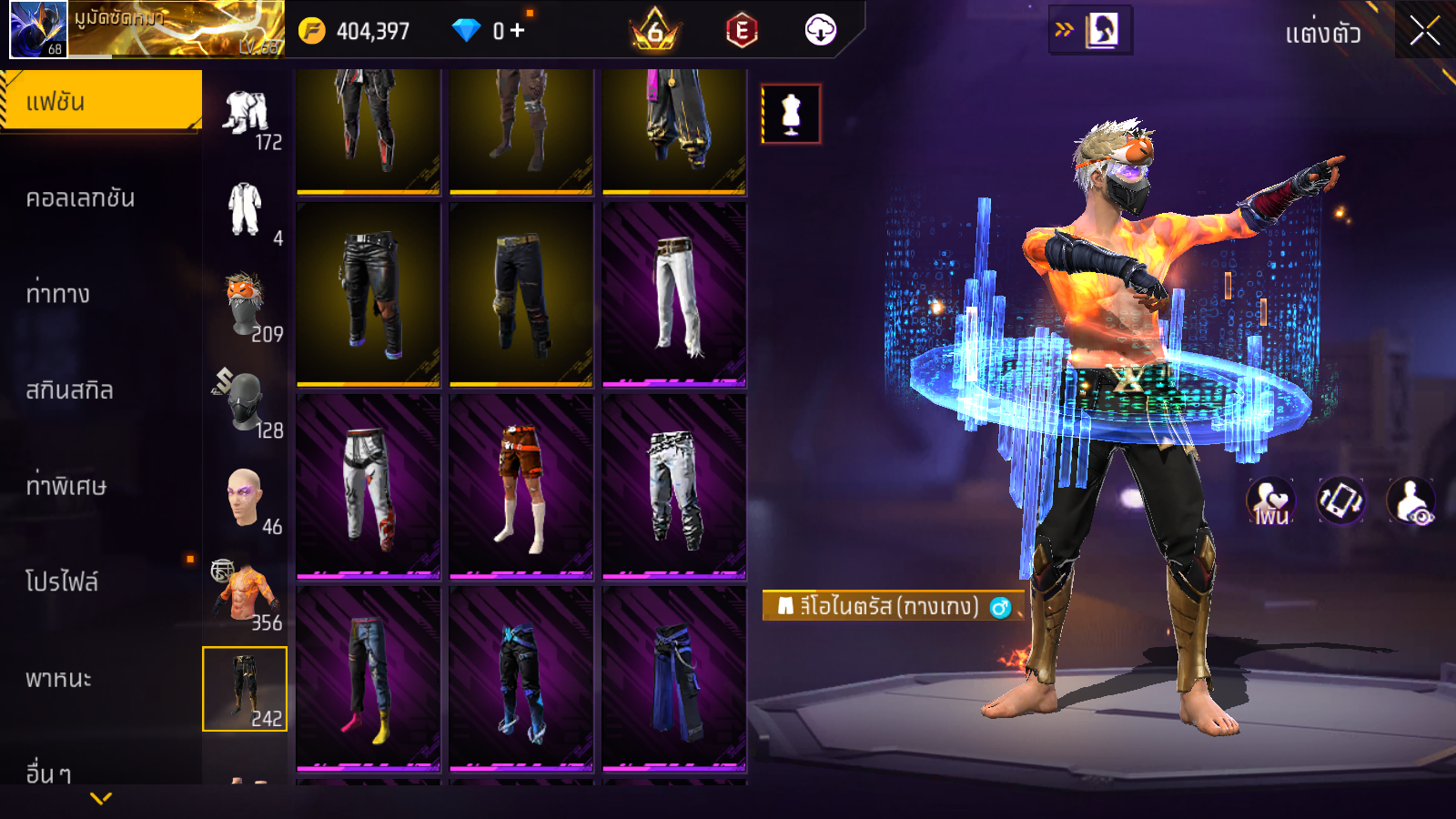Go to the ท่าพิเศษ tab
1456x819 pixels.
(x=66, y=486)
